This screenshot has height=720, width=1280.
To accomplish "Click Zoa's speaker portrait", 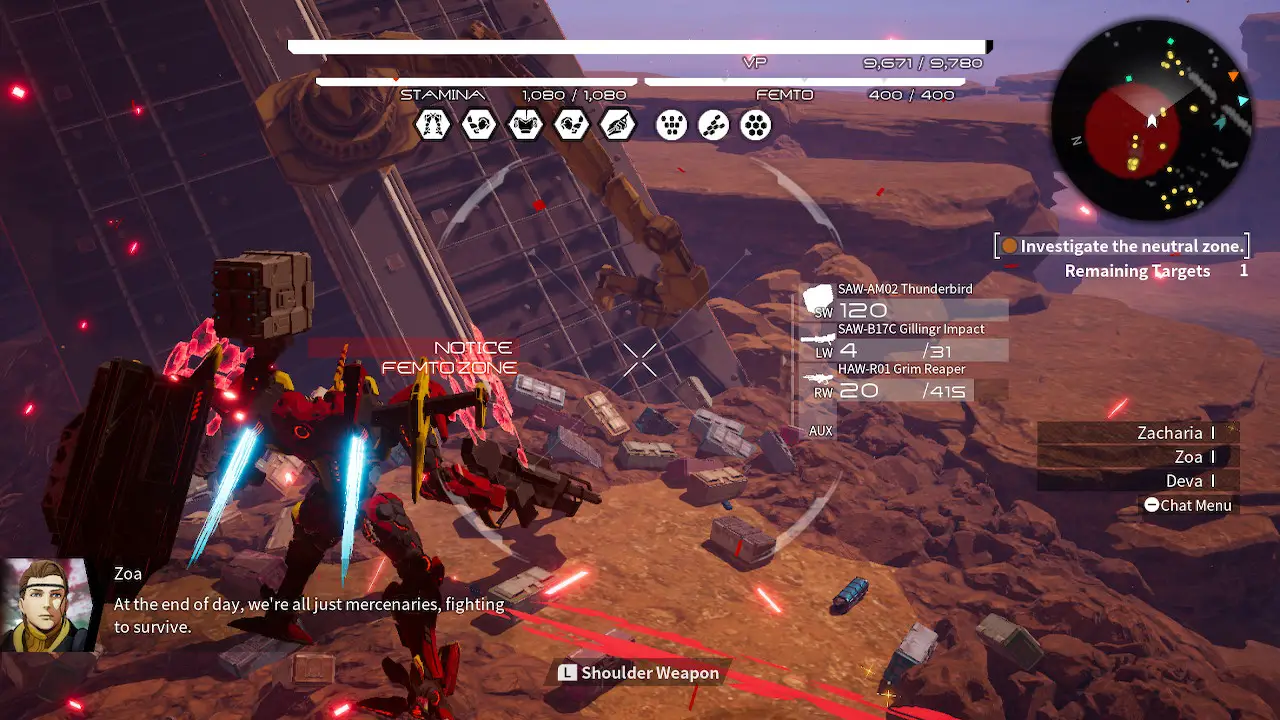I will [x=47, y=605].
